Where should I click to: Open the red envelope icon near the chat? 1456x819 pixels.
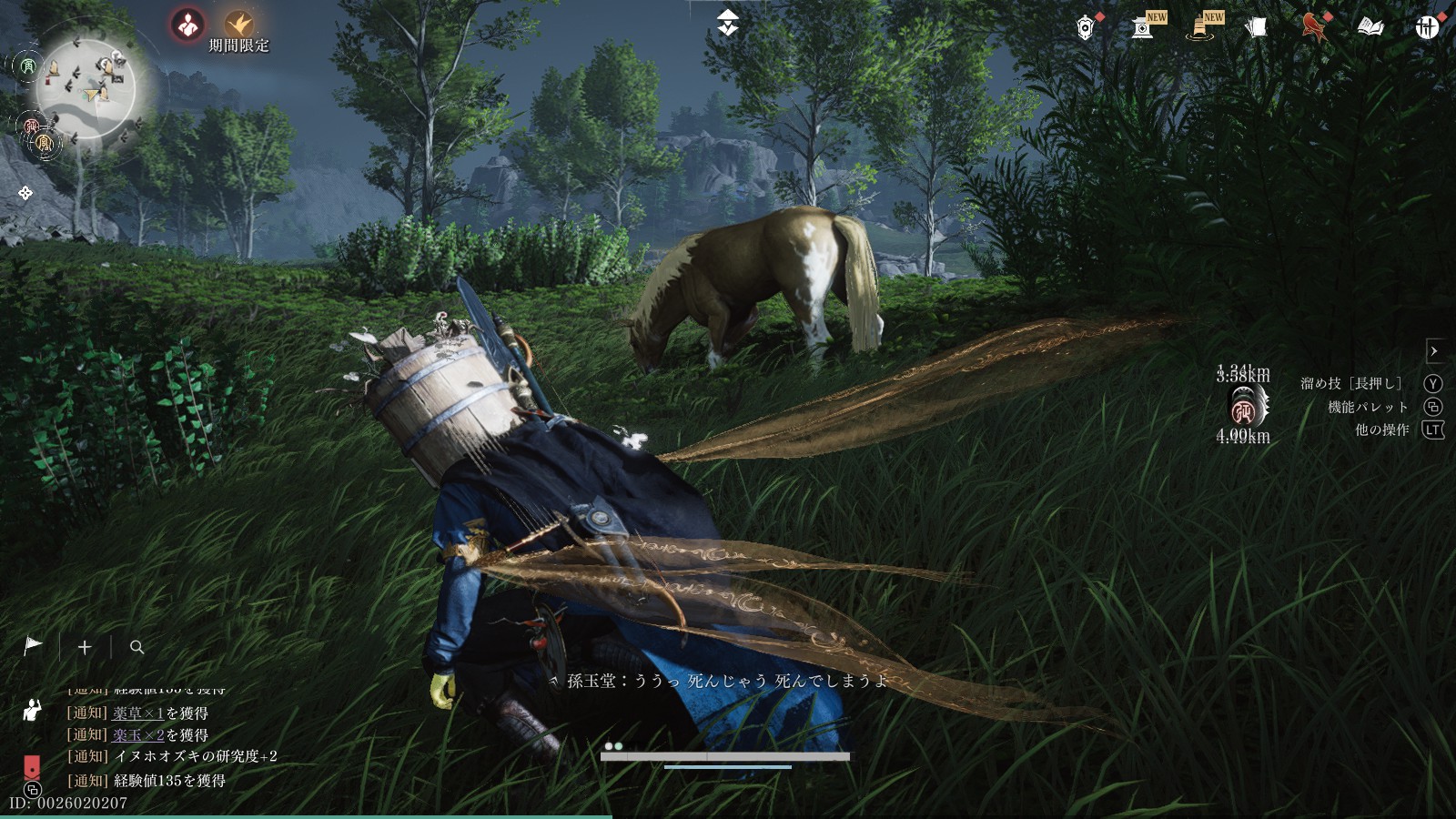pos(31,765)
